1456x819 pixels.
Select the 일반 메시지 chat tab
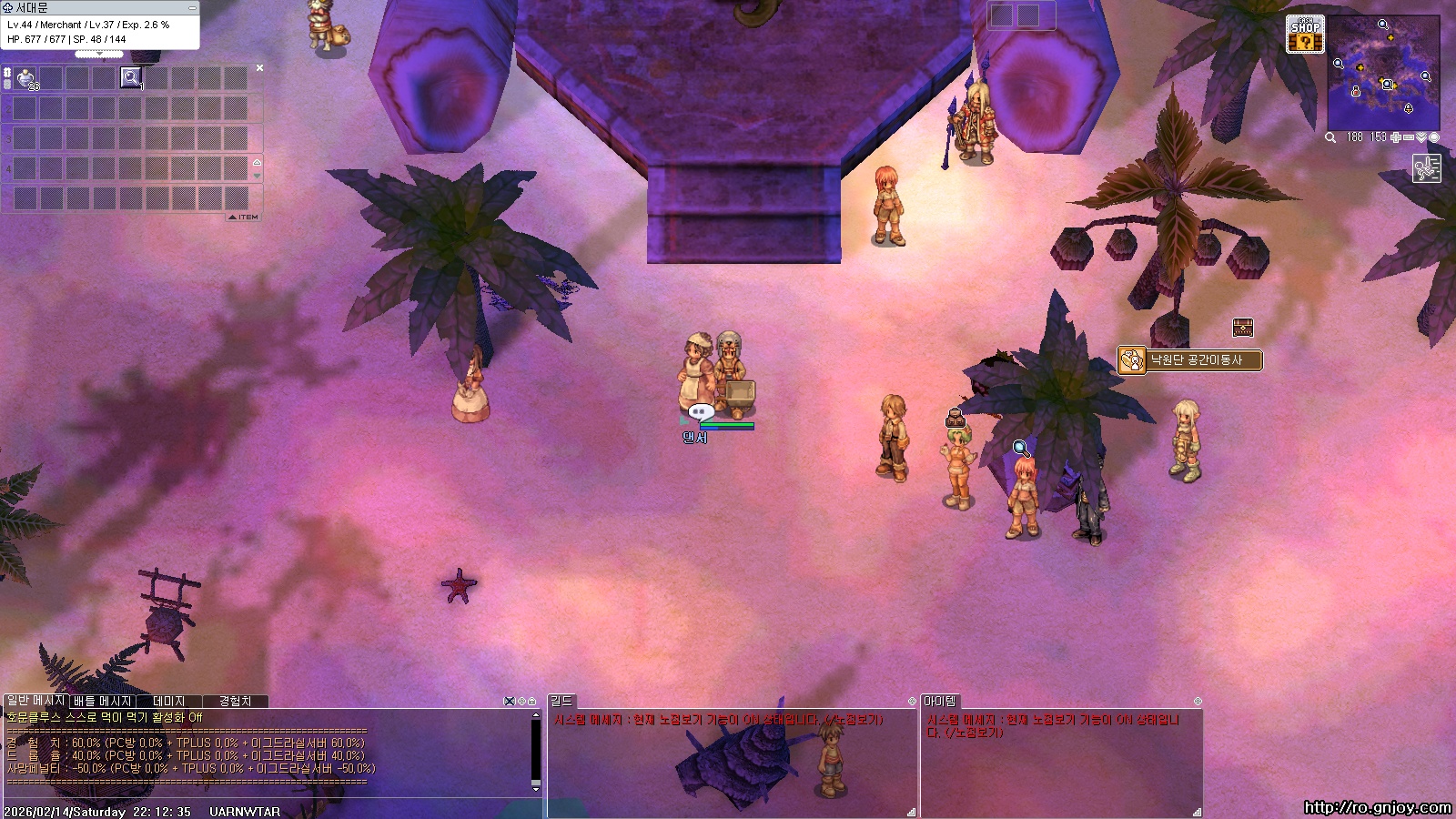(x=35, y=701)
